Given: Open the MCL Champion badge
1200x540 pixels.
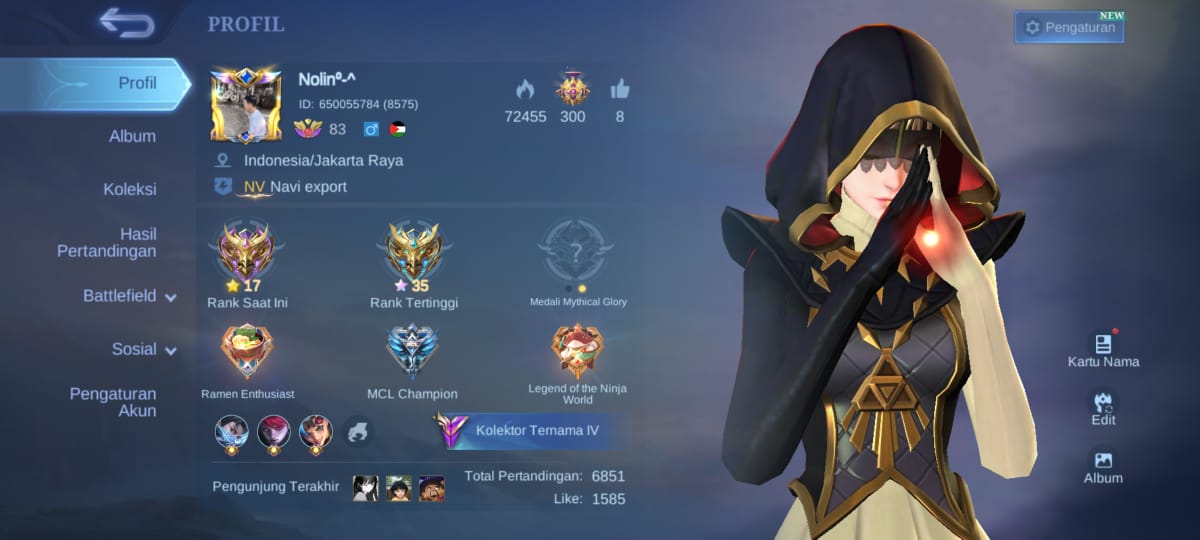Looking at the screenshot, I should pos(412,352).
